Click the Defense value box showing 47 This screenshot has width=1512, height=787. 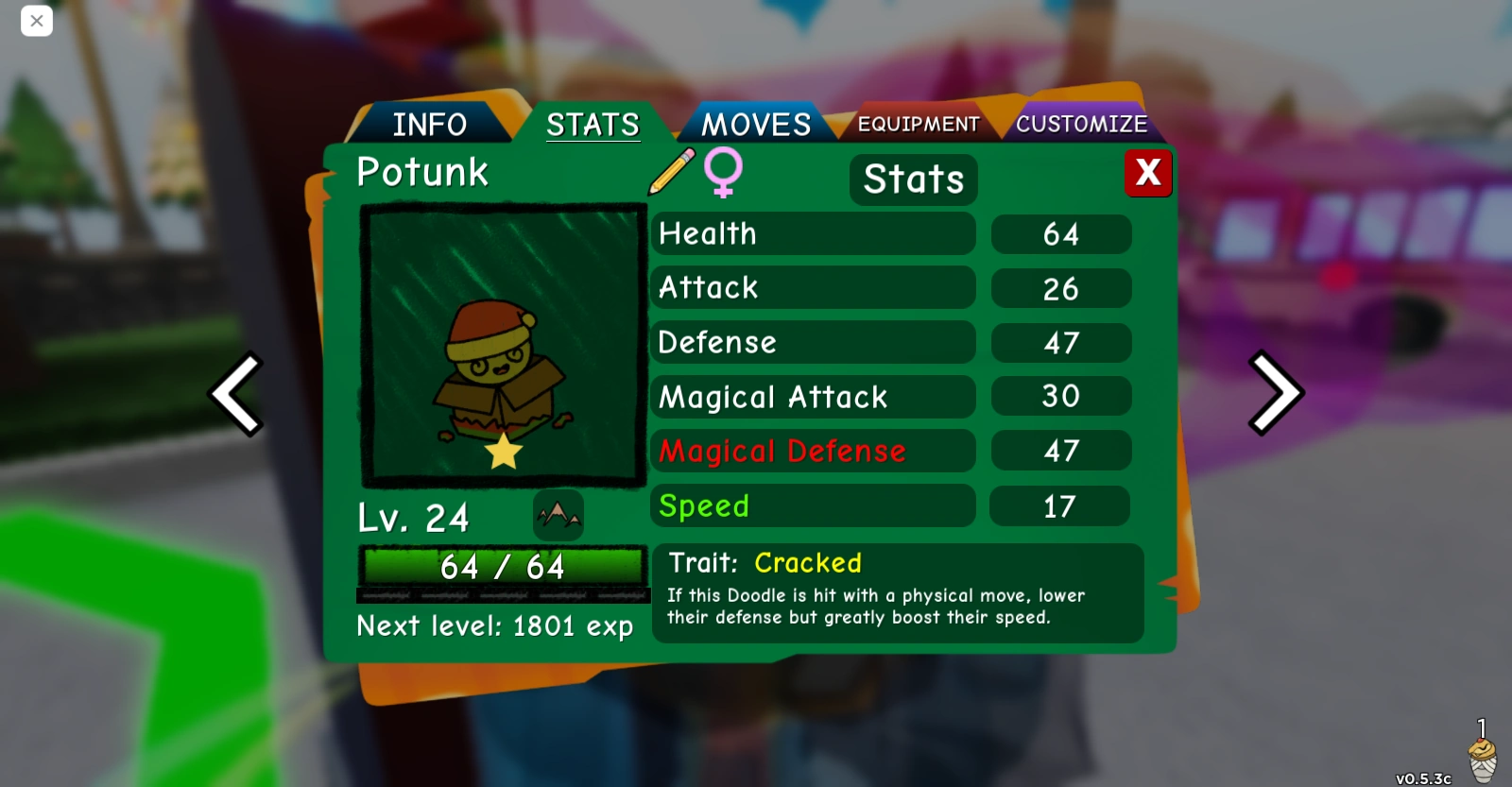(1060, 342)
